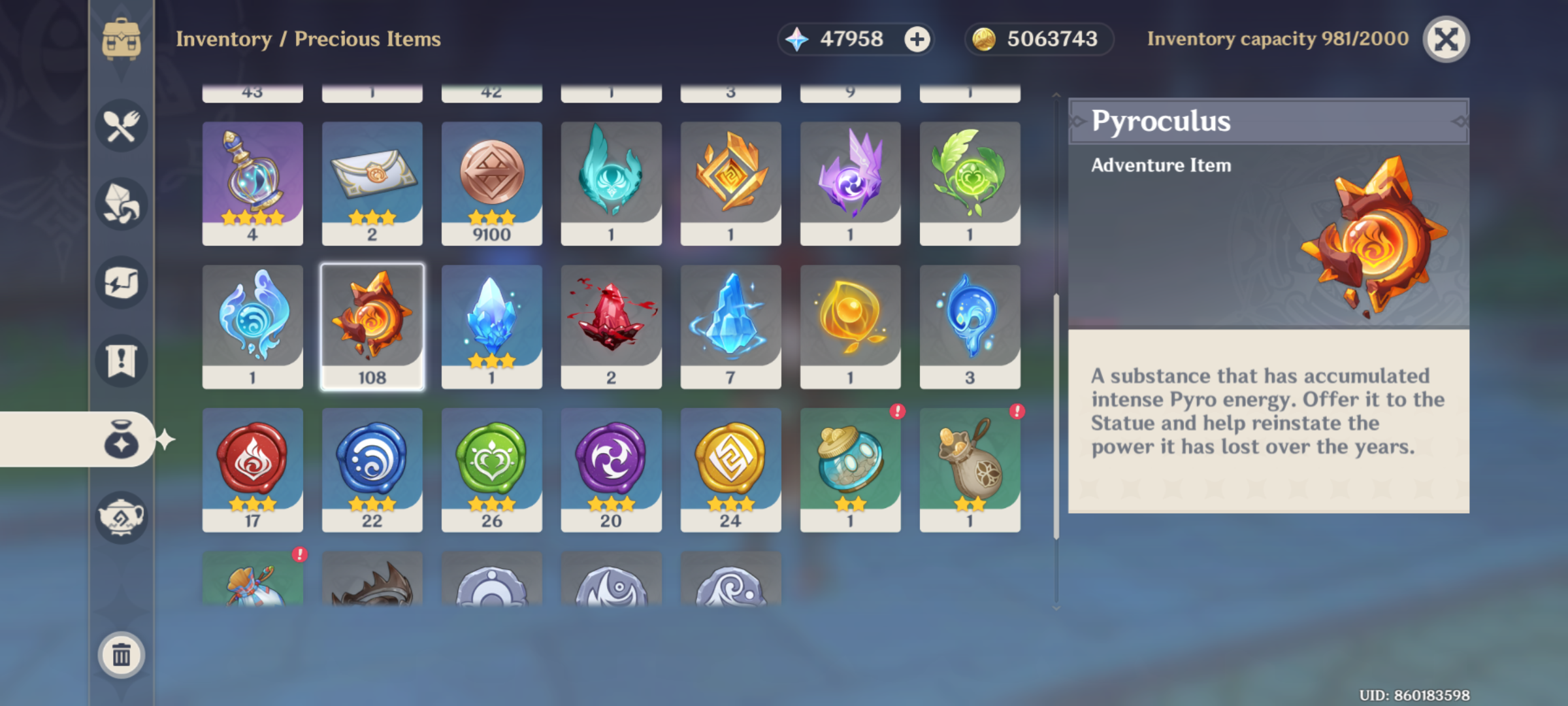This screenshot has height=706, width=1568.
Task: Select the active Precious Items pouch tab
Action: [x=121, y=439]
